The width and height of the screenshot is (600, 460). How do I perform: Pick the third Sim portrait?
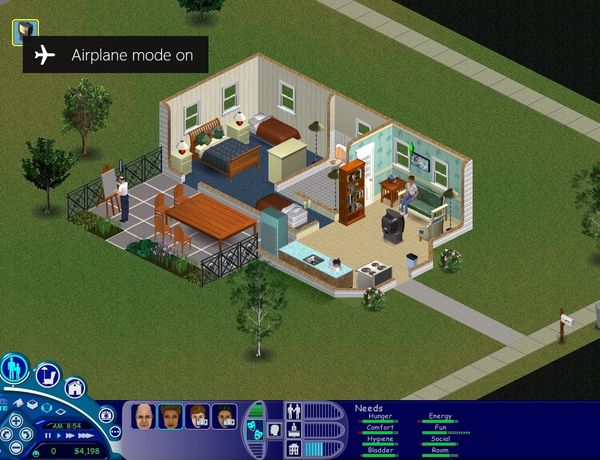pyautogui.click(x=197, y=417)
